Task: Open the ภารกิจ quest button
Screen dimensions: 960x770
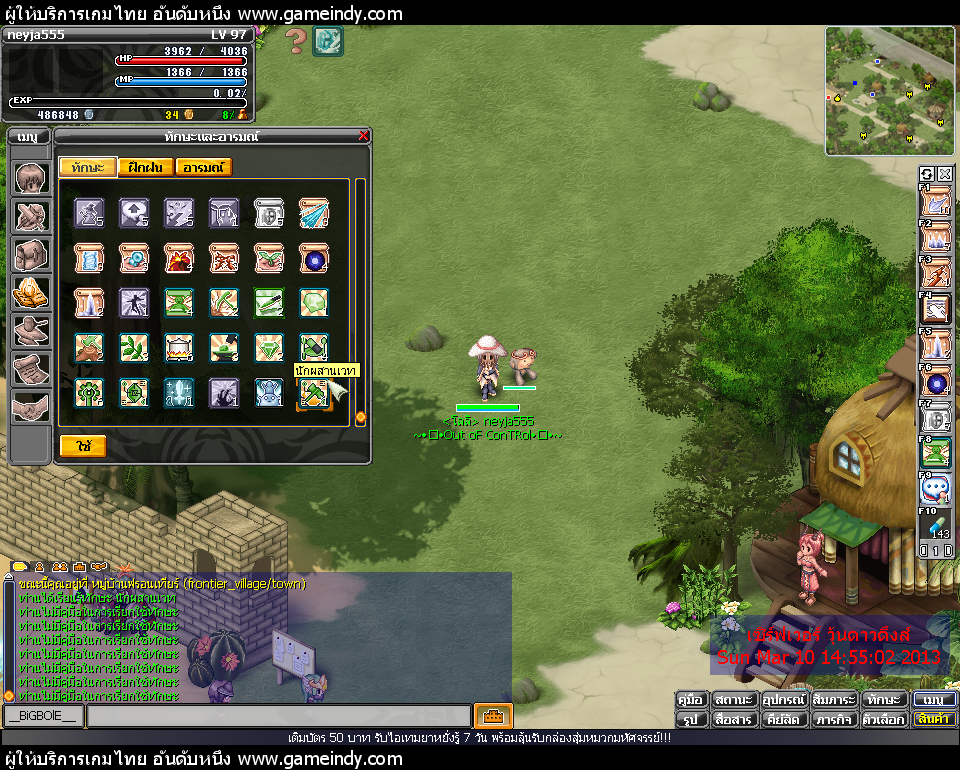Action: (833, 719)
